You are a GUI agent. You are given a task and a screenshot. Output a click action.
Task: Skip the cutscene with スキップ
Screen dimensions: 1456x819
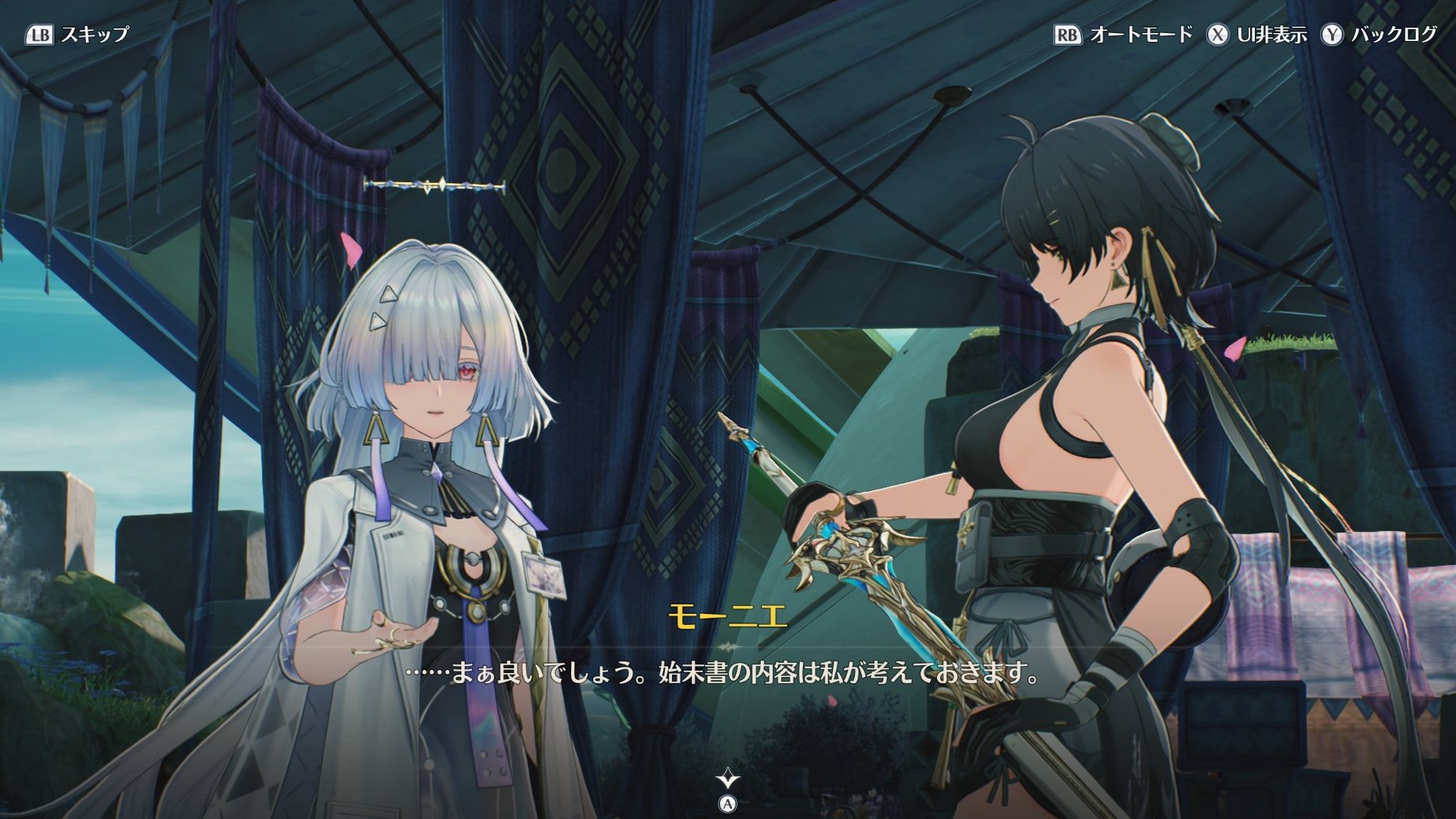coord(77,35)
